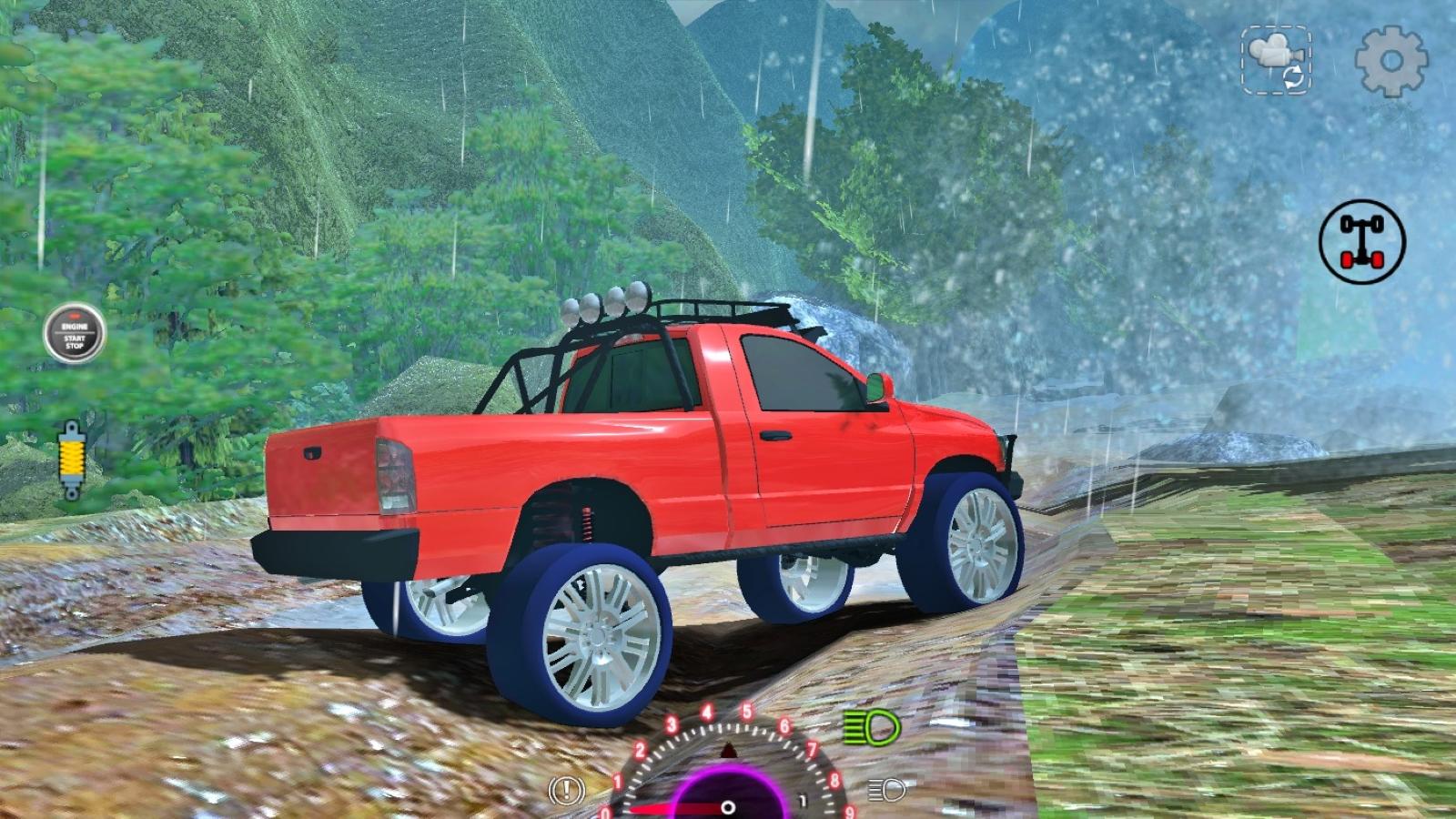The width and height of the screenshot is (1456, 819).
Task: Tap the shock absorber suspension icon
Action: point(73,460)
